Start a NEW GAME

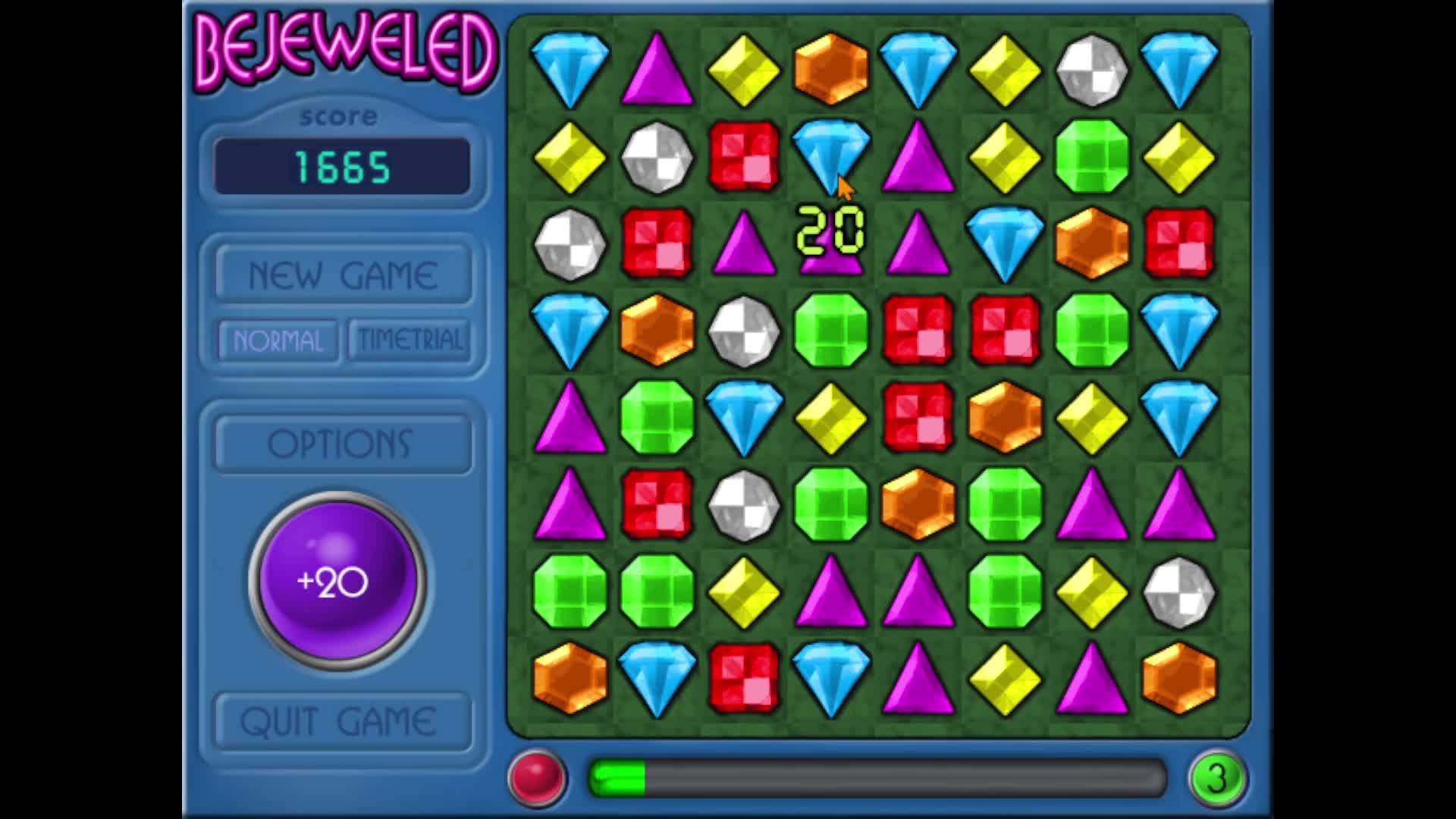[341, 273]
